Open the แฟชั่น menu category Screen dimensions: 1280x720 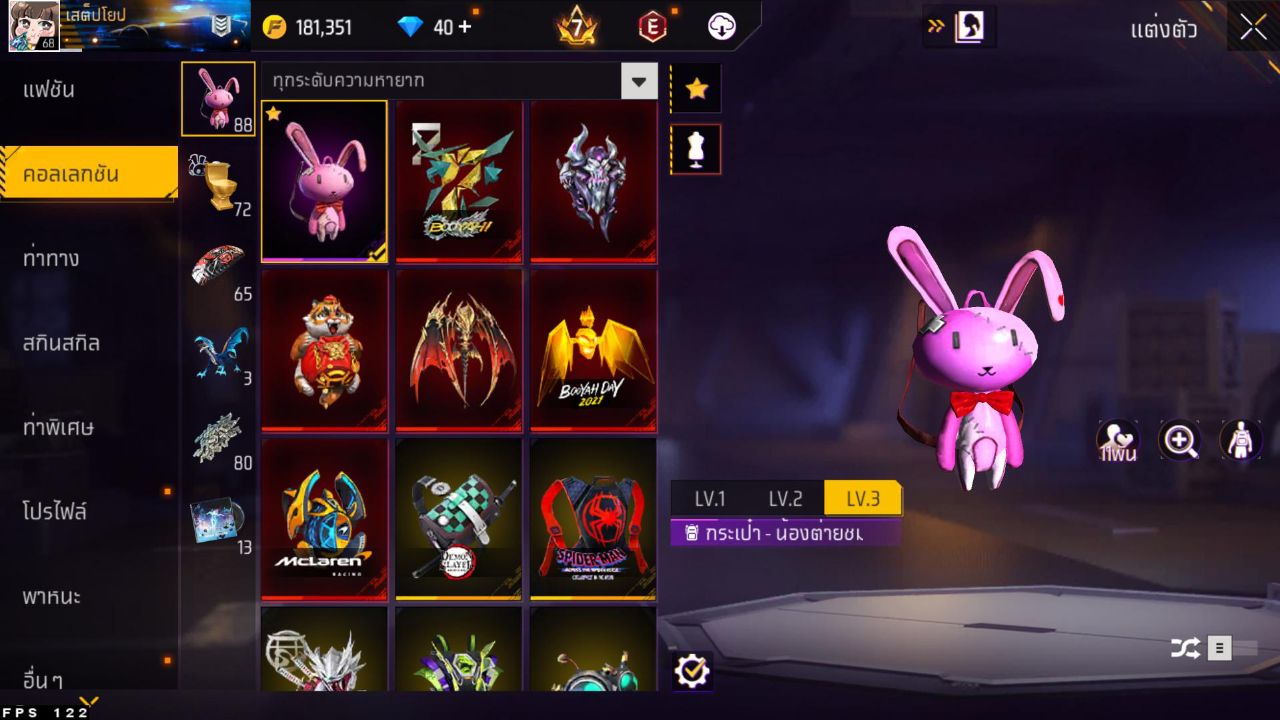50,90
